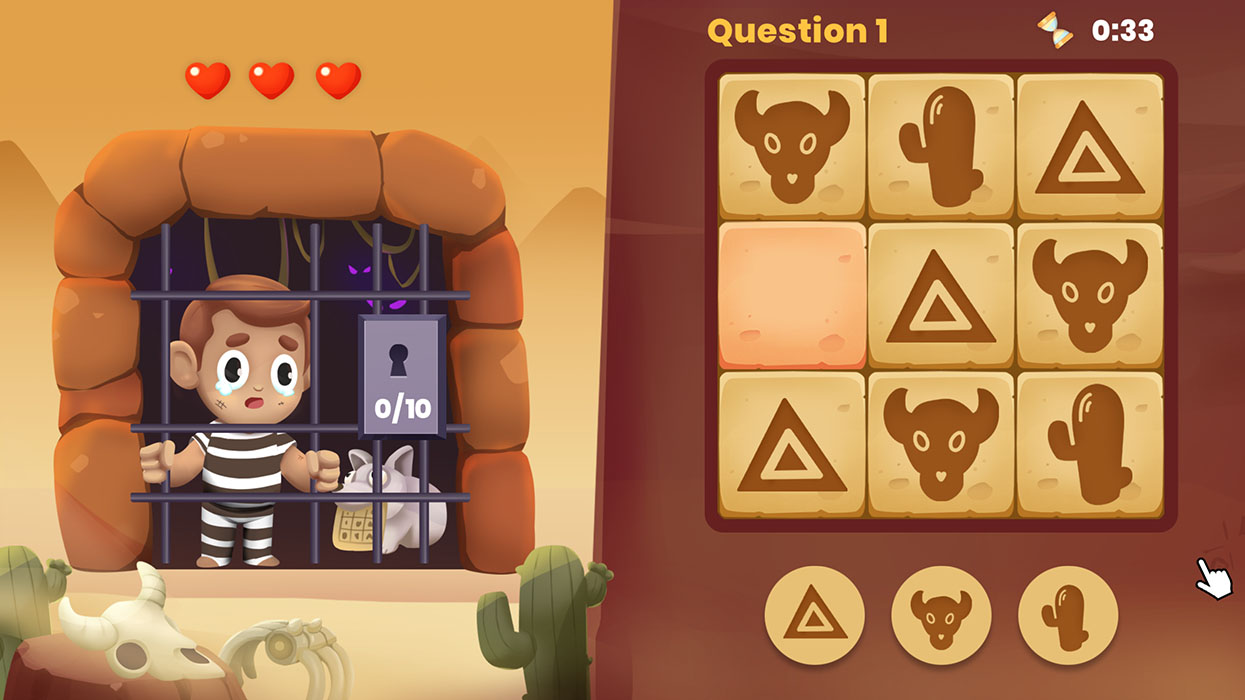1245x700 pixels.
Task: Choose the cactus answer button
Action: (1067, 615)
